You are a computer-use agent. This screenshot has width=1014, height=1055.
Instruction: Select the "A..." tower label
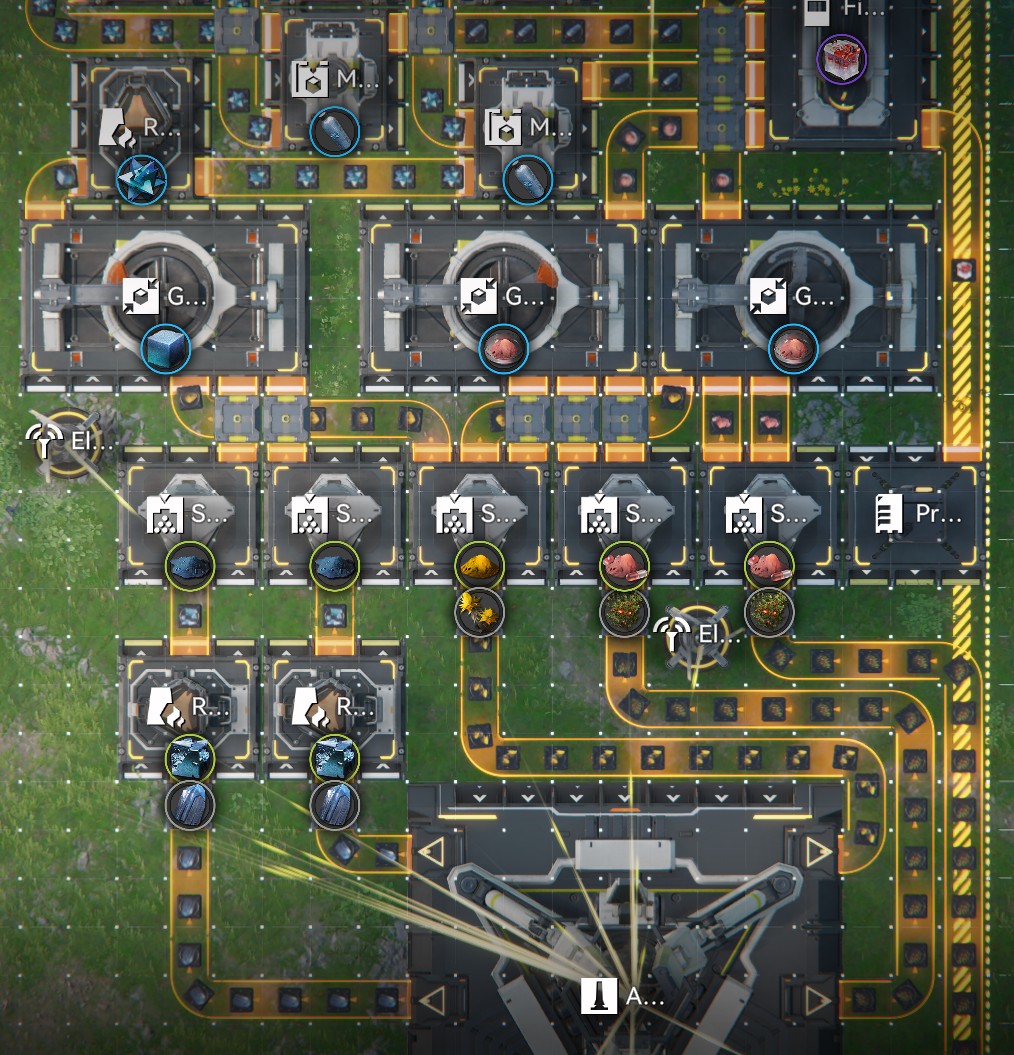tap(624, 995)
